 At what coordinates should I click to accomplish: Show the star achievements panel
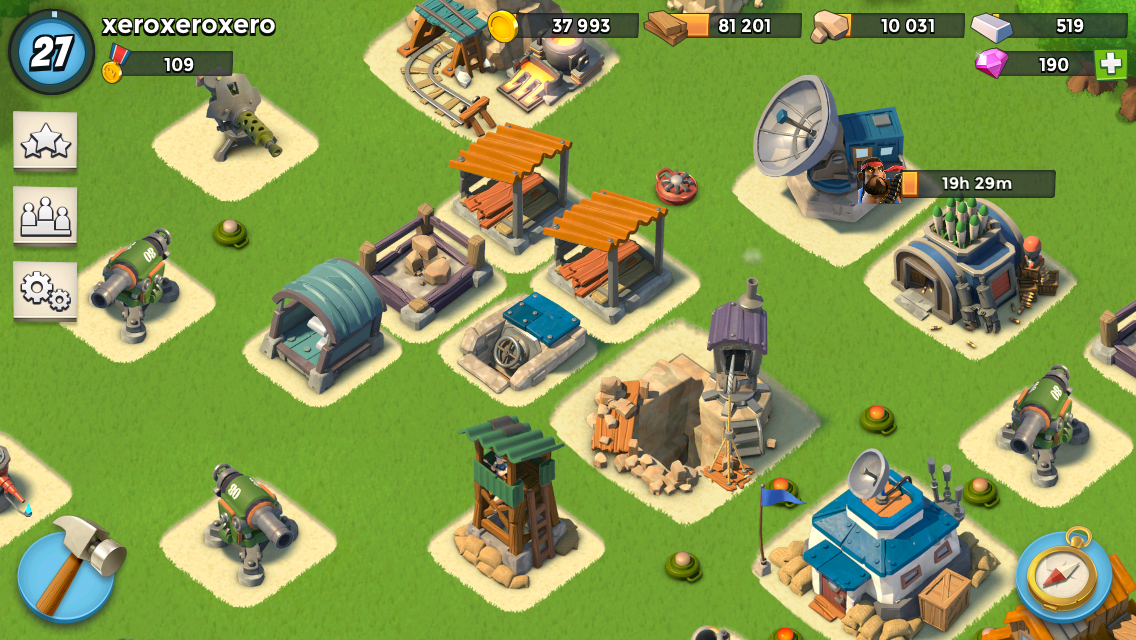point(45,141)
